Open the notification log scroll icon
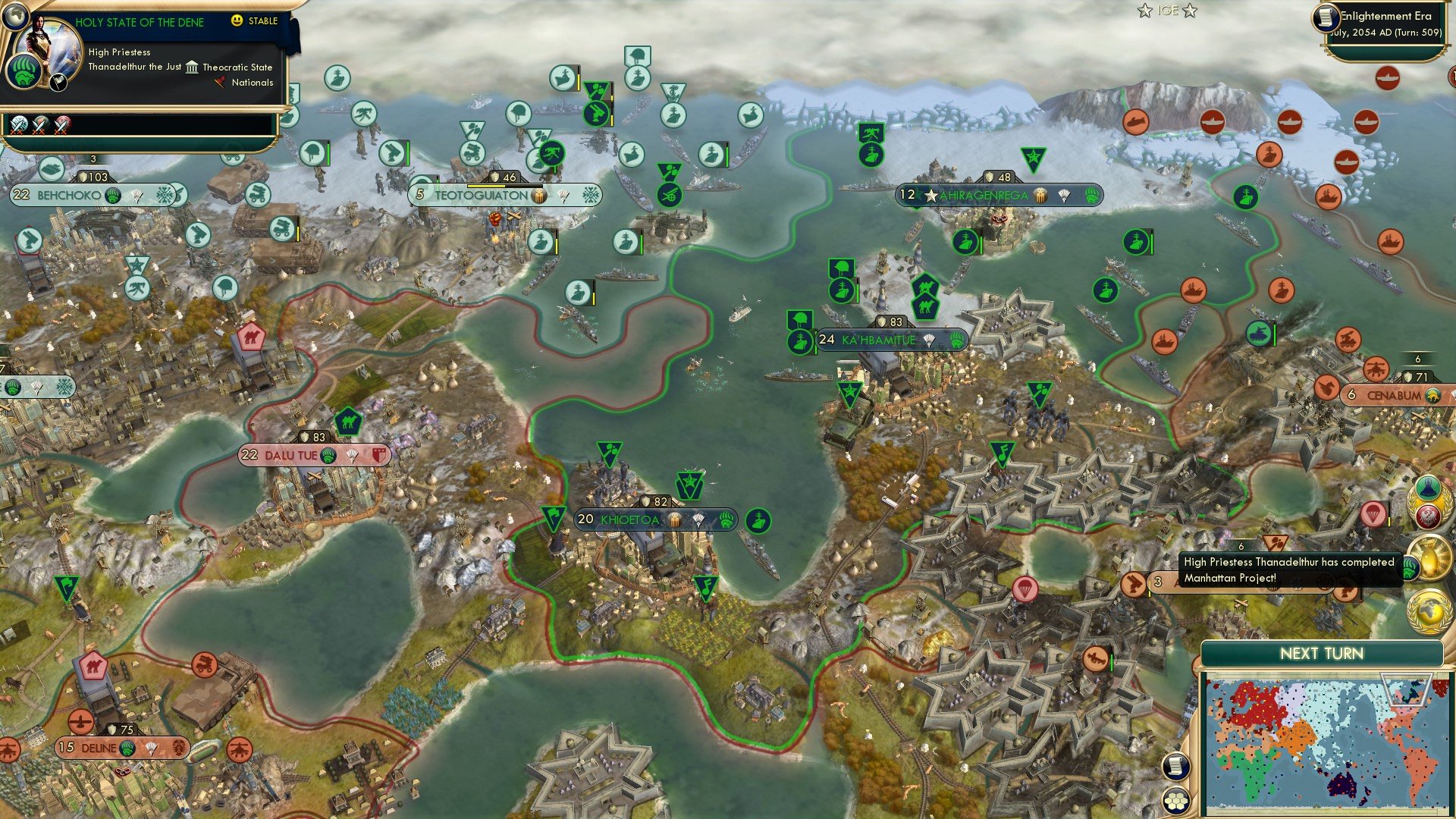The image size is (1456, 819). tap(1175, 766)
